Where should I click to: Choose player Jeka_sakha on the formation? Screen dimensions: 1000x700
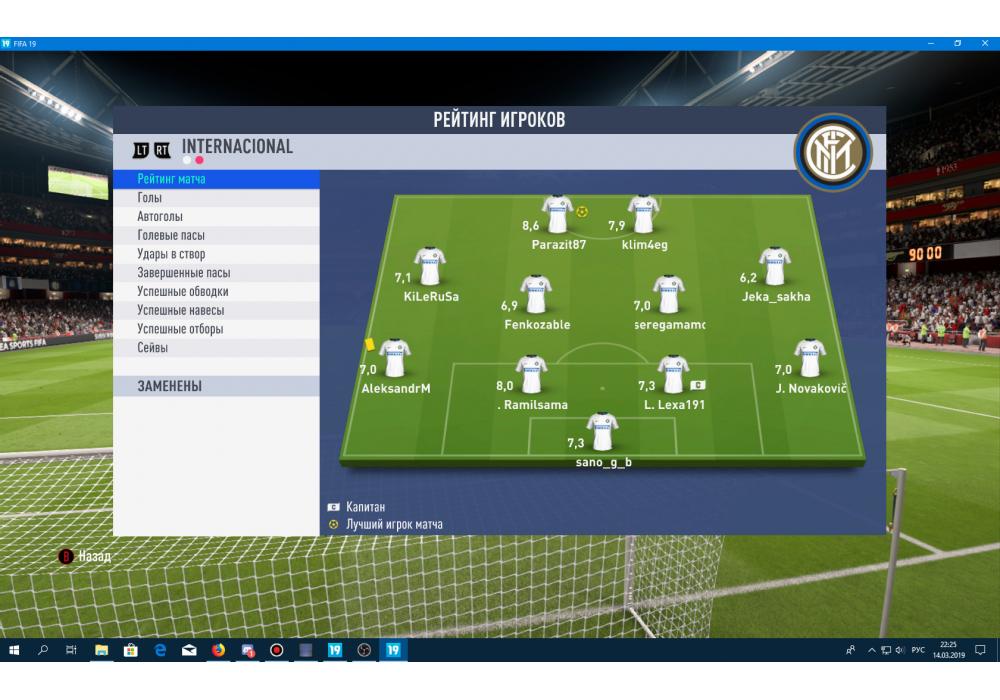coord(775,268)
